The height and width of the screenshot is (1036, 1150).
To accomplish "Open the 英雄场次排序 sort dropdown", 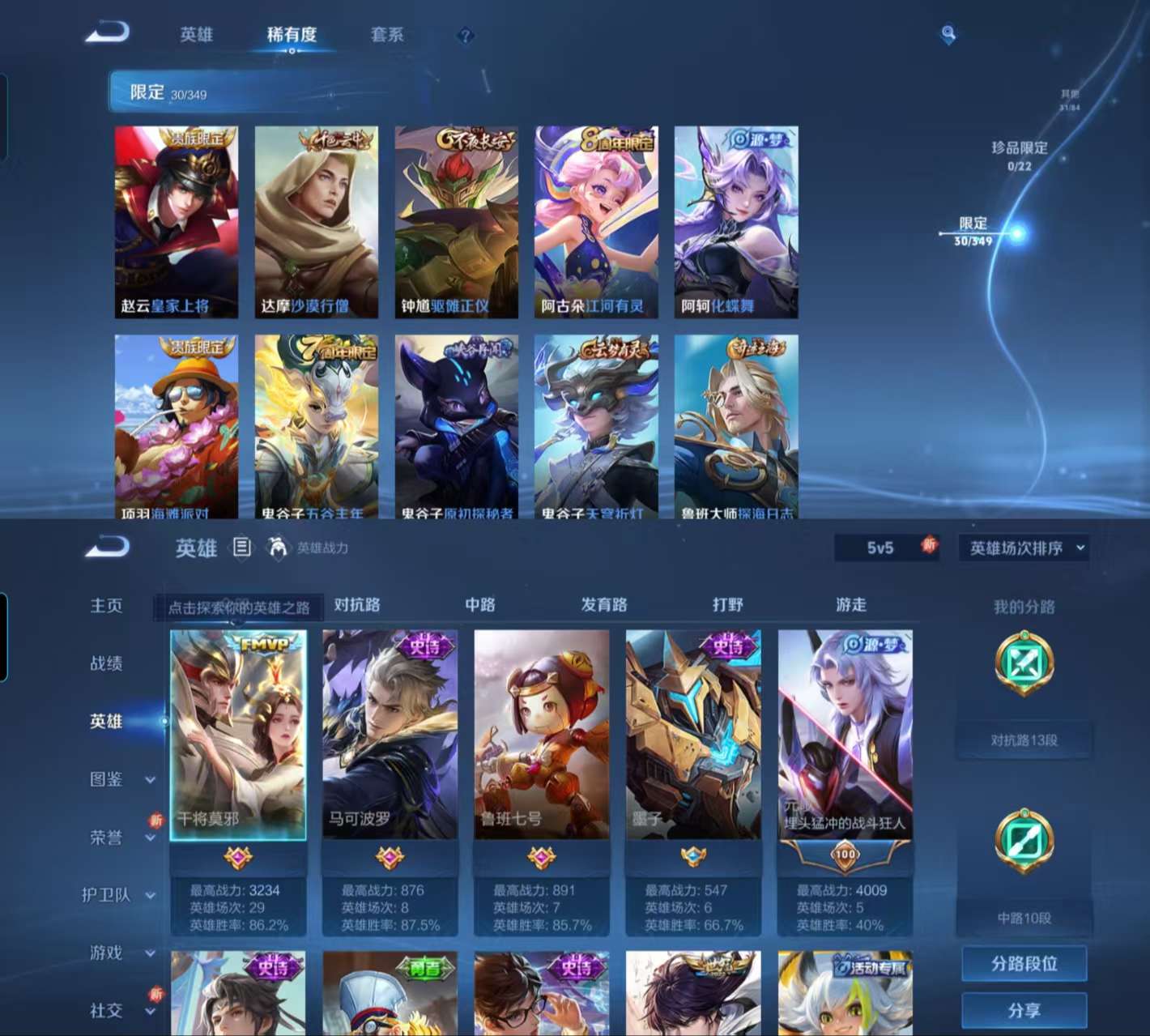I will pyautogui.click(x=1024, y=548).
